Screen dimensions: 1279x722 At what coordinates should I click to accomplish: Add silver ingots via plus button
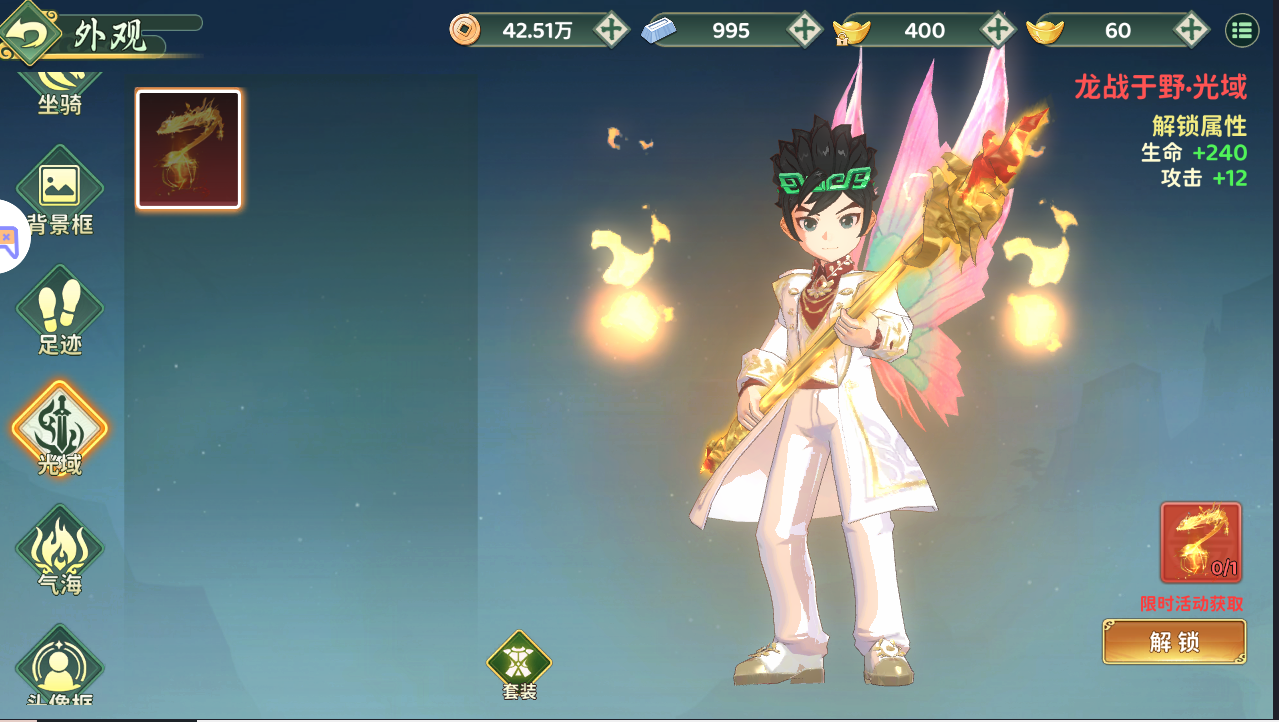[x=805, y=30]
